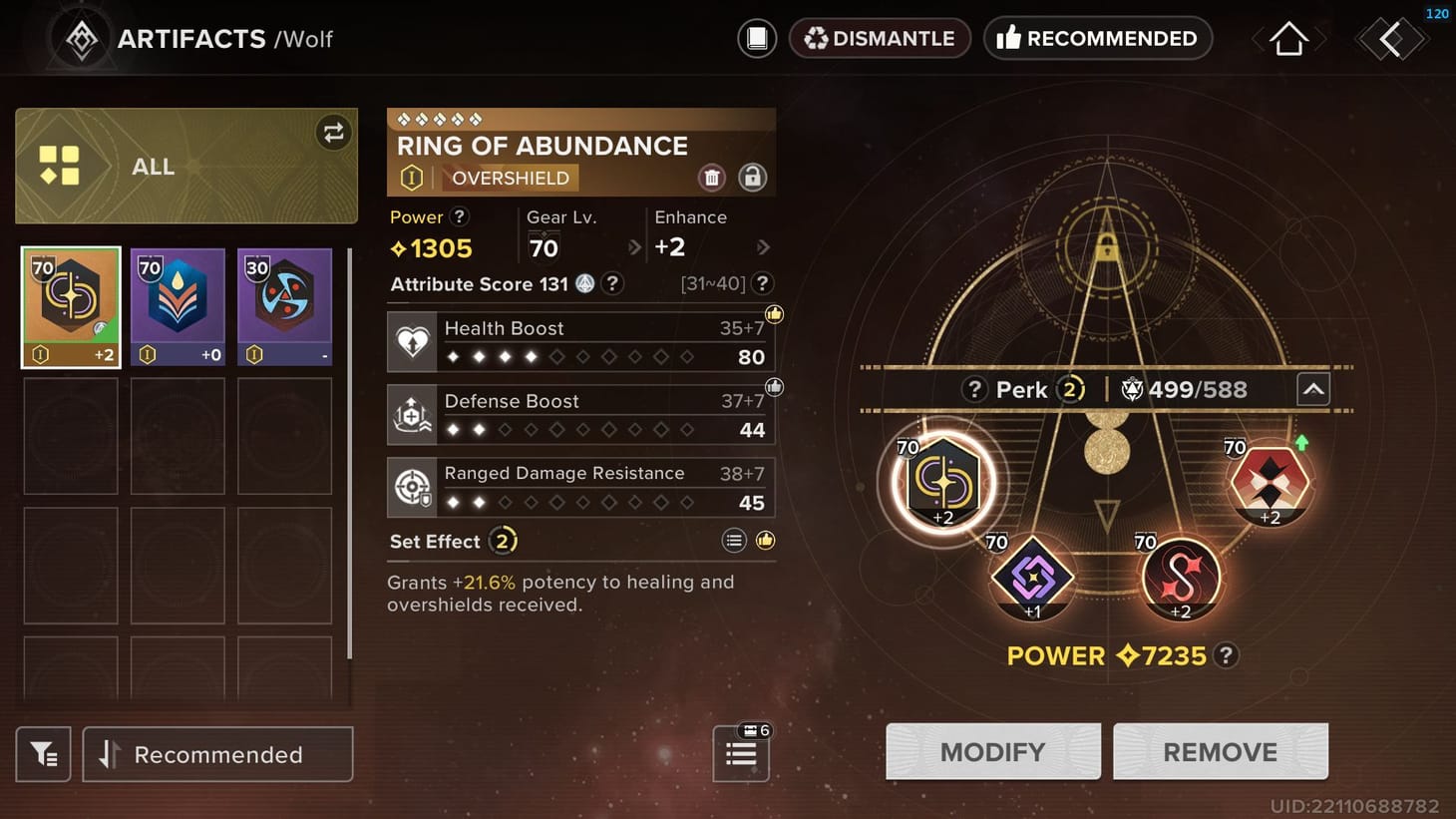
Task: Click the trash icon on Ring of Abundance
Action: (711, 178)
